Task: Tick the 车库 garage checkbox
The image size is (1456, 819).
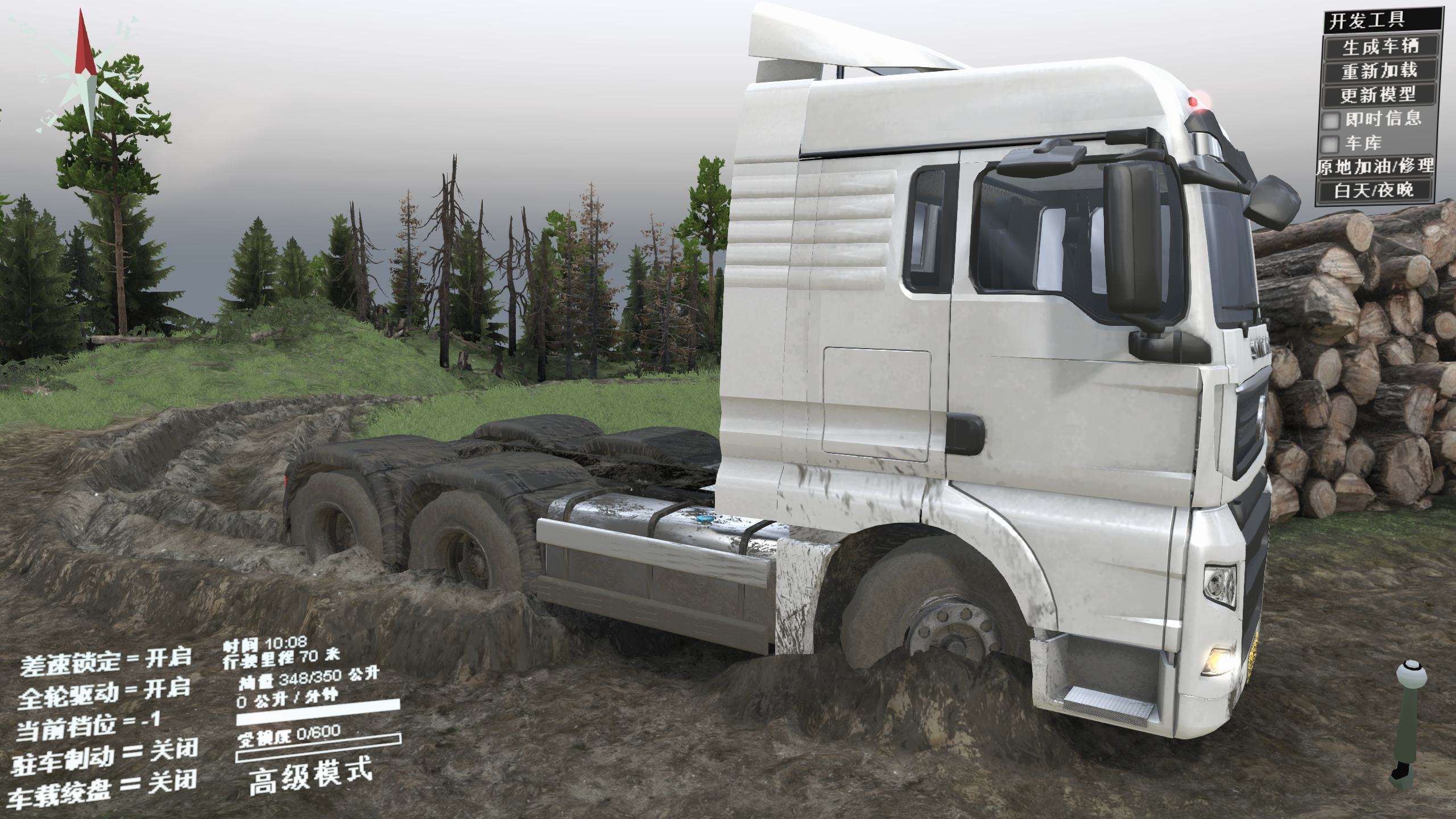Action: point(1331,143)
